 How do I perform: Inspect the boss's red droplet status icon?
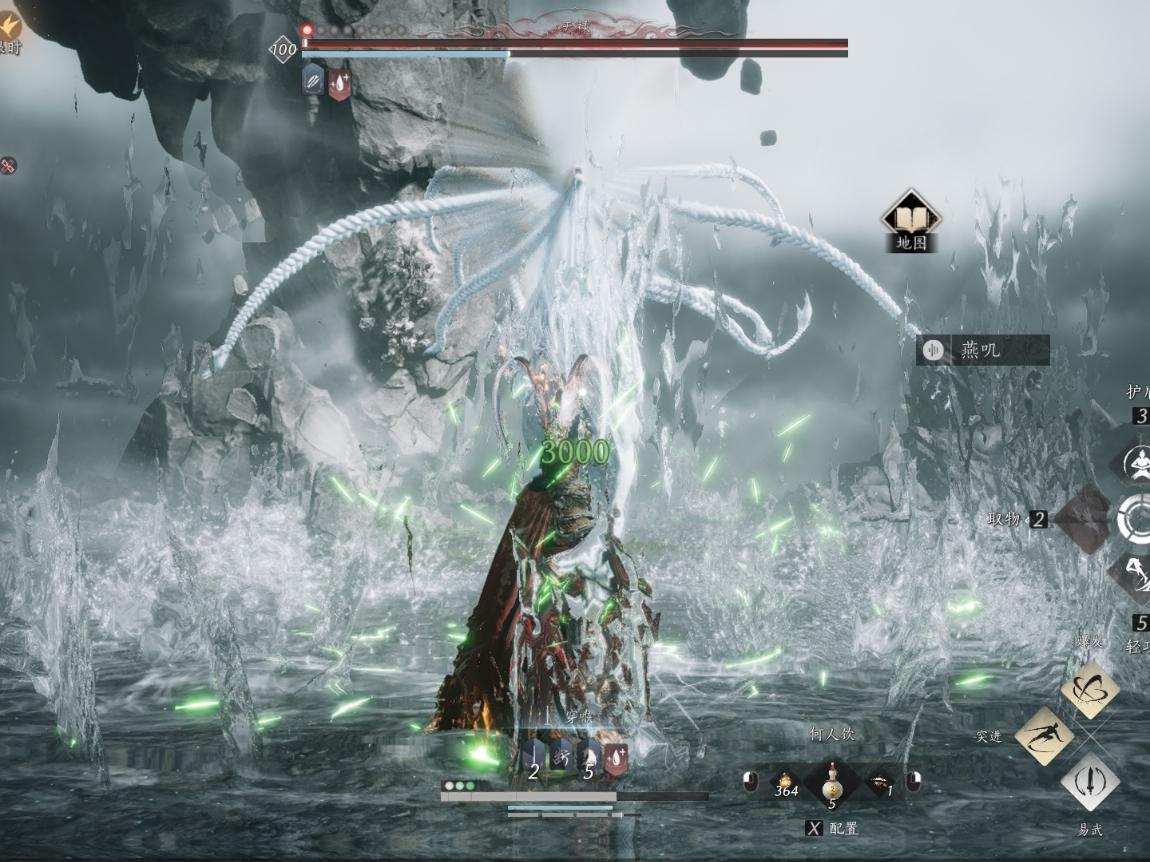coord(340,81)
